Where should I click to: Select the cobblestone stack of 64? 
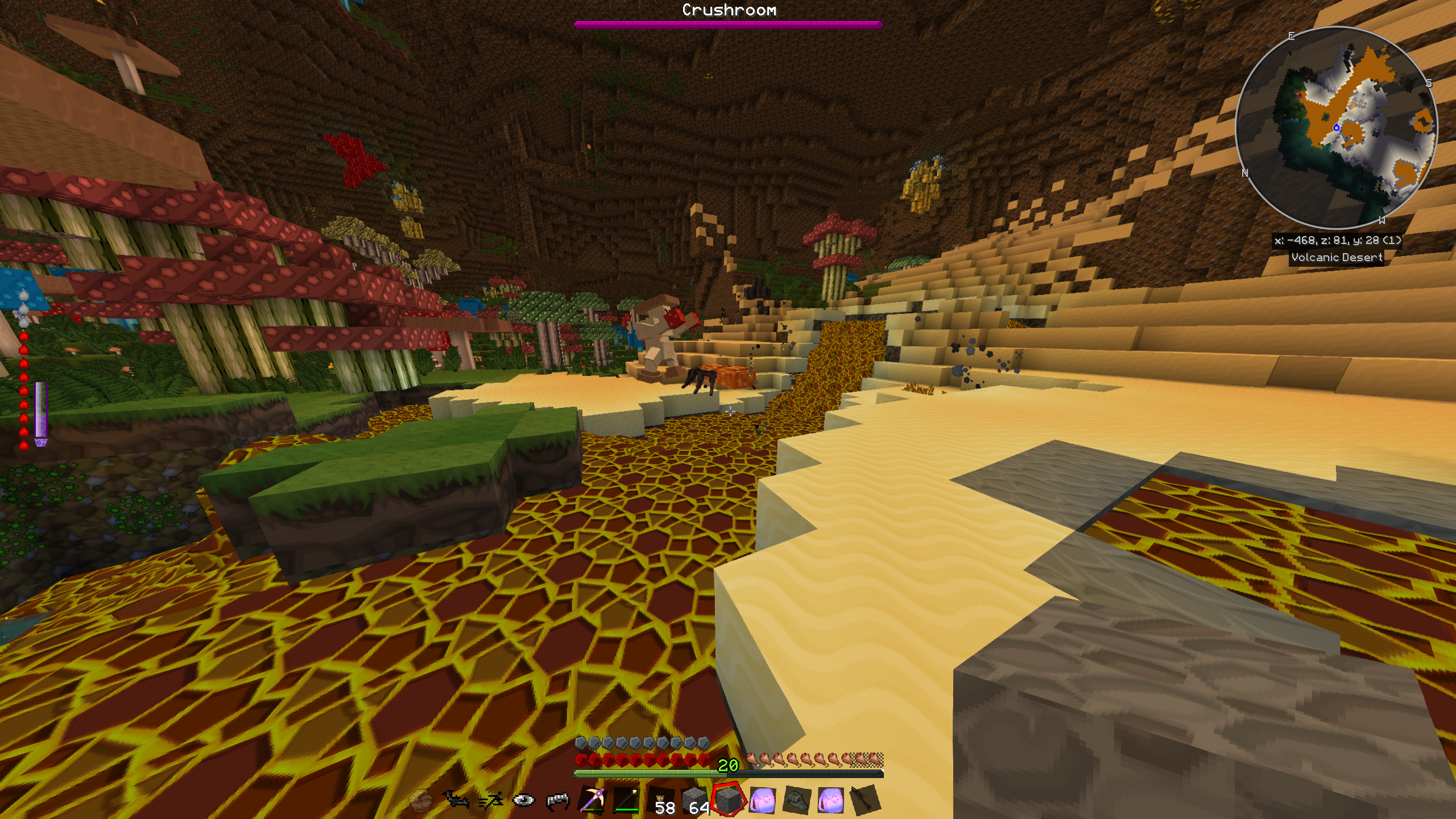pyautogui.click(x=694, y=800)
